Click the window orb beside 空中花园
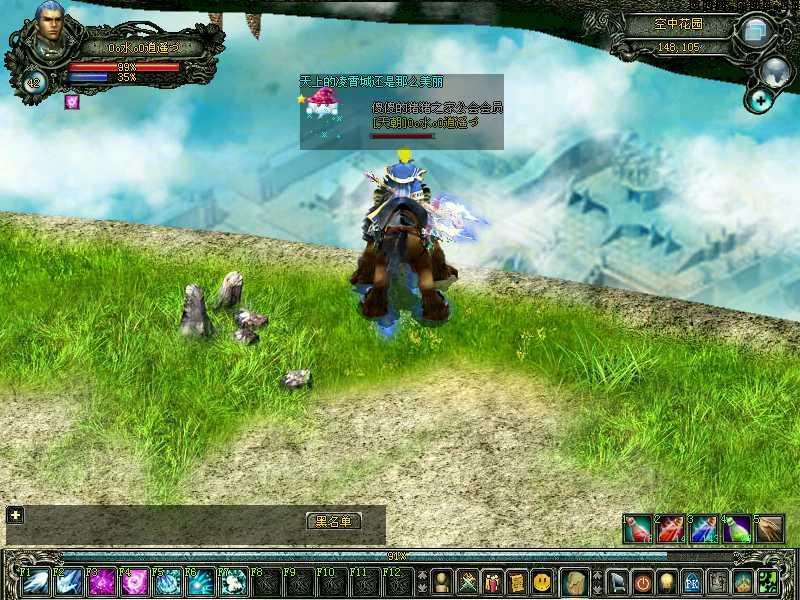 pos(755,30)
